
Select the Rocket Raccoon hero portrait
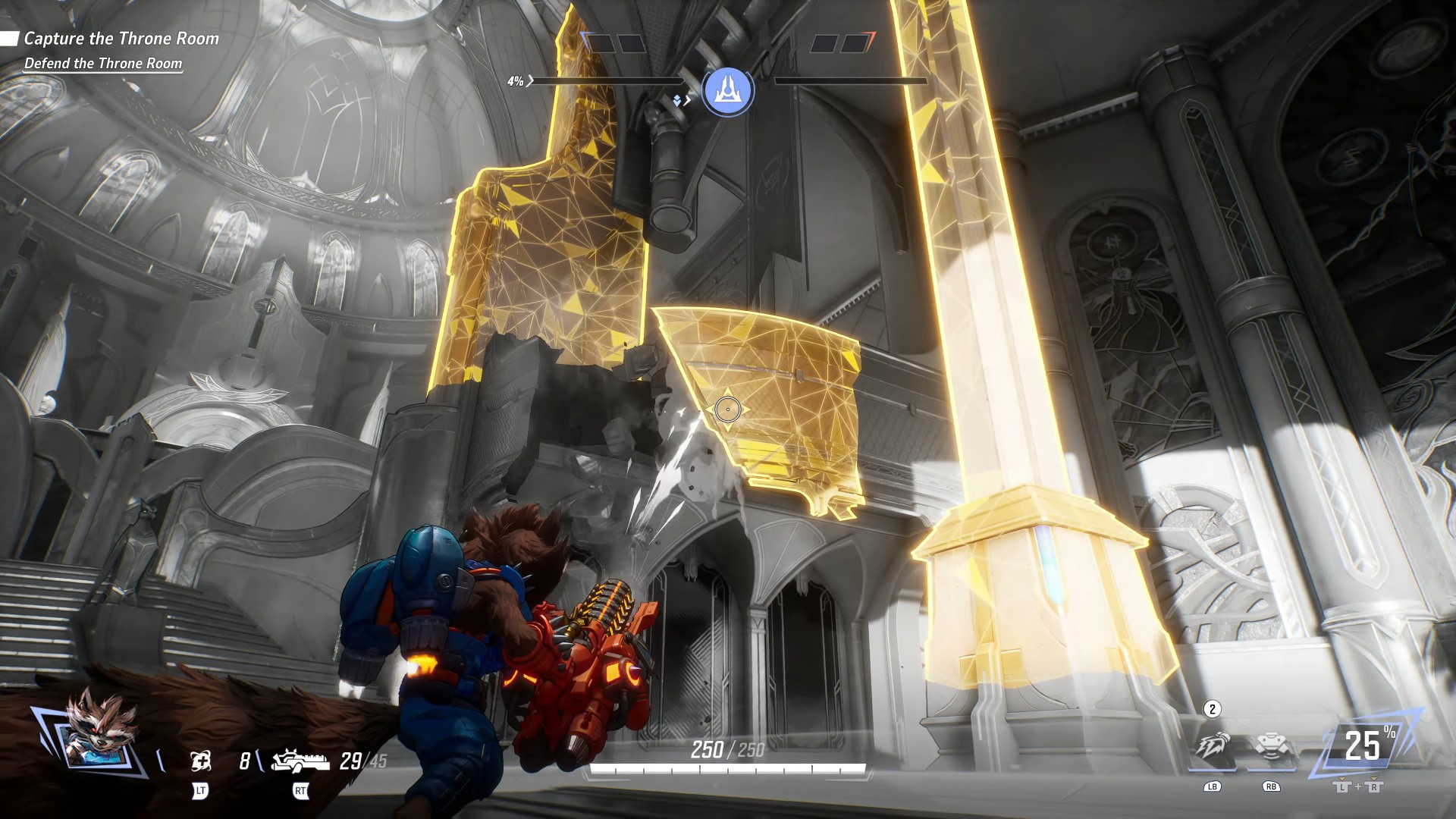tap(95, 733)
